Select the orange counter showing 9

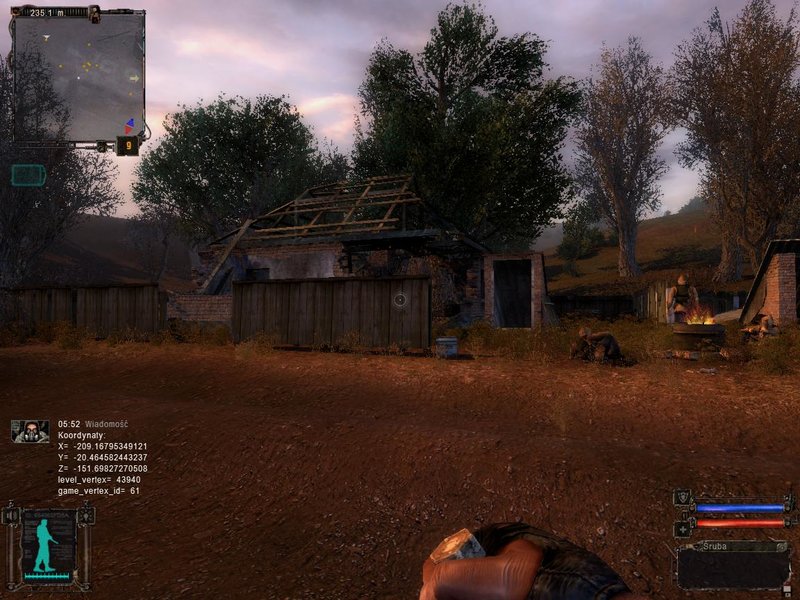coord(128,145)
